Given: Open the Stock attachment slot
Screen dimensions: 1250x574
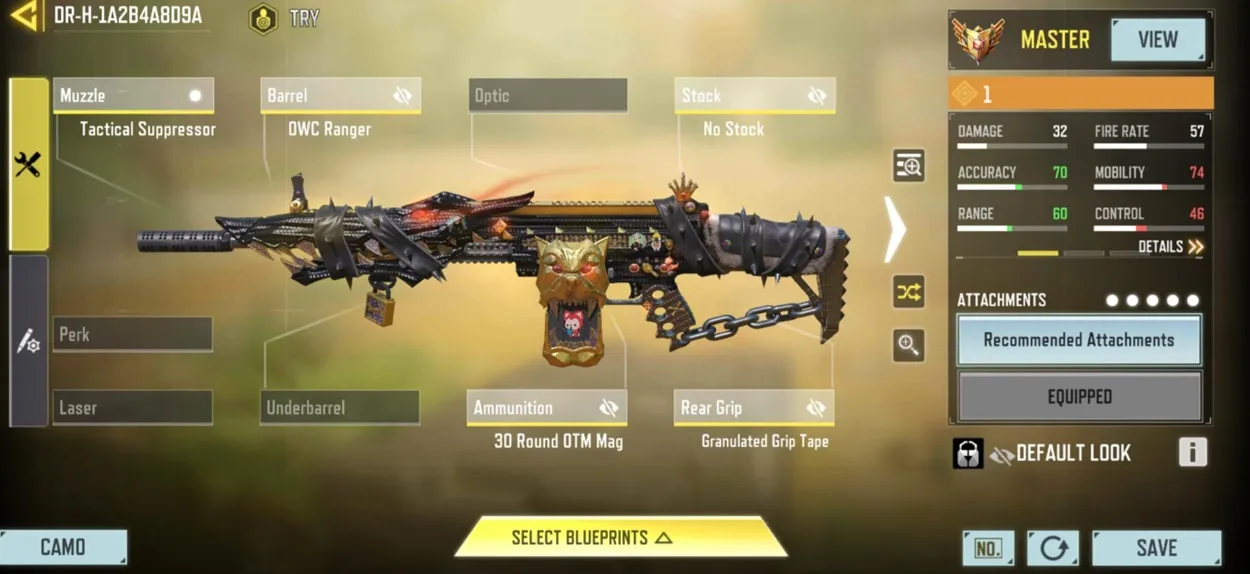Looking at the screenshot, I should click(x=755, y=96).
